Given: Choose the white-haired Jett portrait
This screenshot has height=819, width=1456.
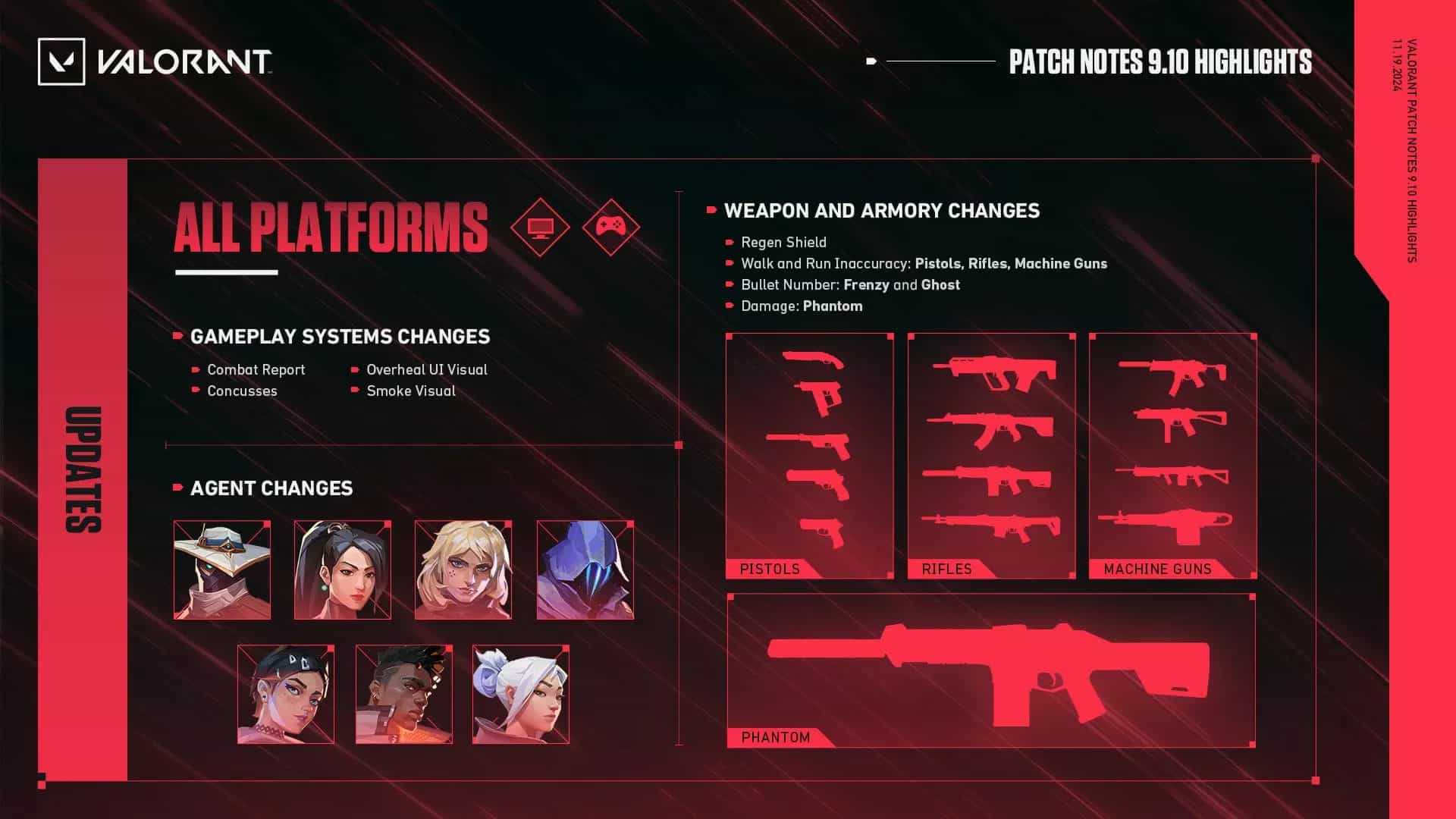Looking at the screenshot, I should (x=521, y=694).
